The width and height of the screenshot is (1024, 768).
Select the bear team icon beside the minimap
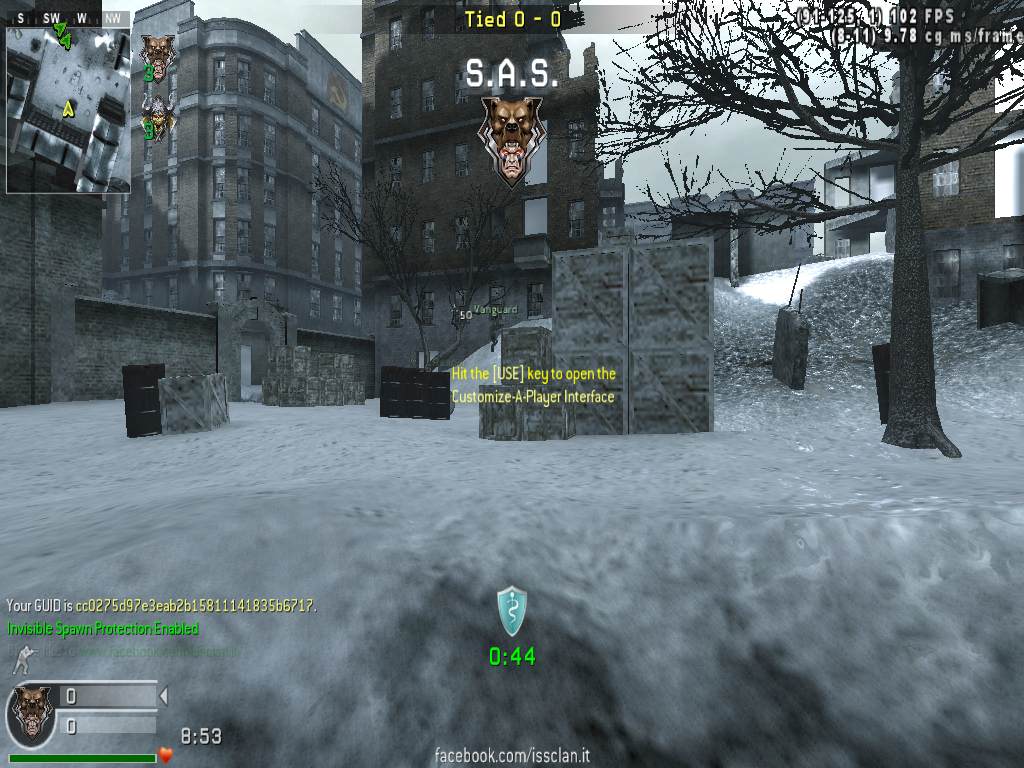pyautogui.click(x=157, y=55)
